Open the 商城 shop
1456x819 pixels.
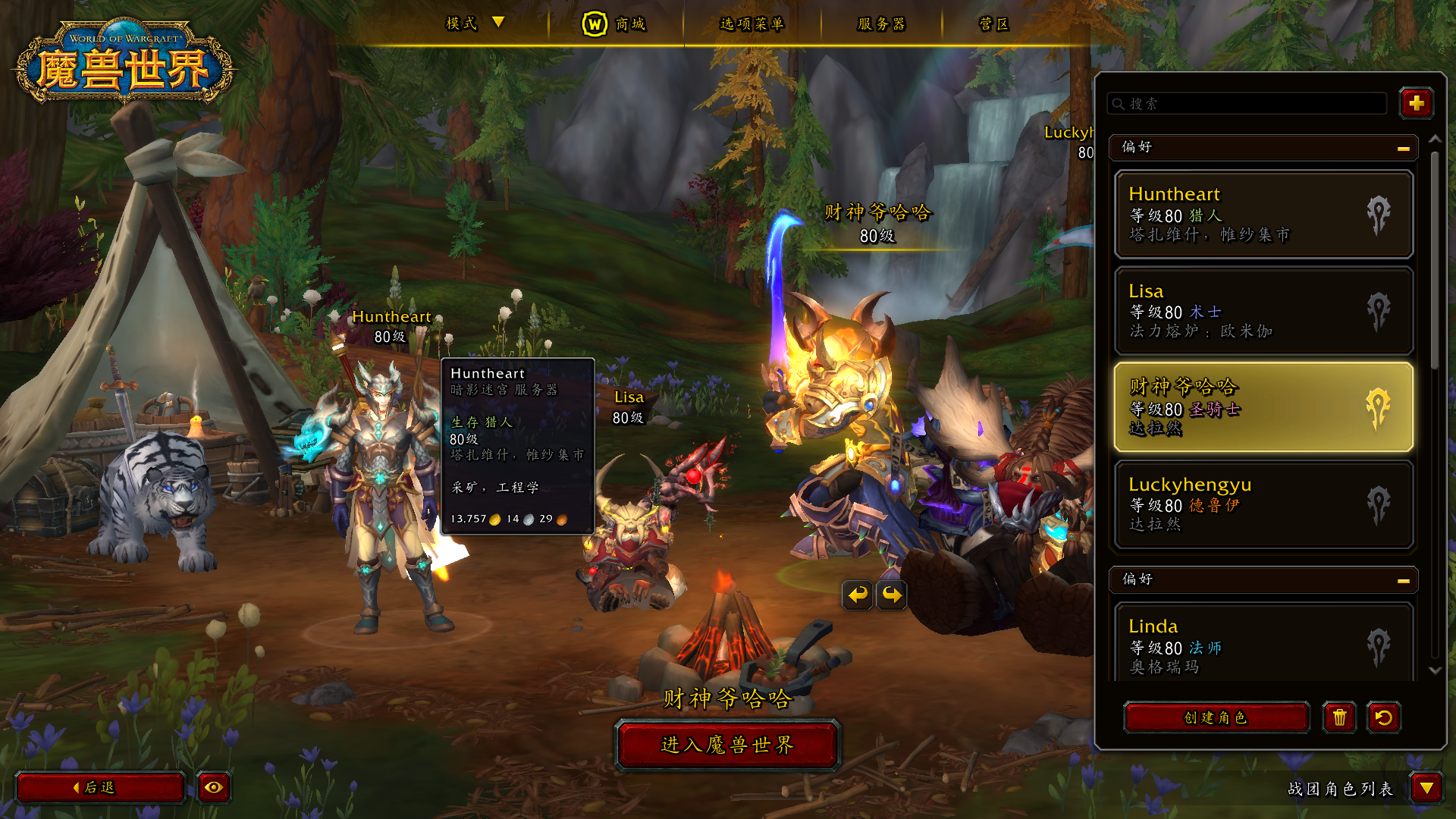click(614, 24)
